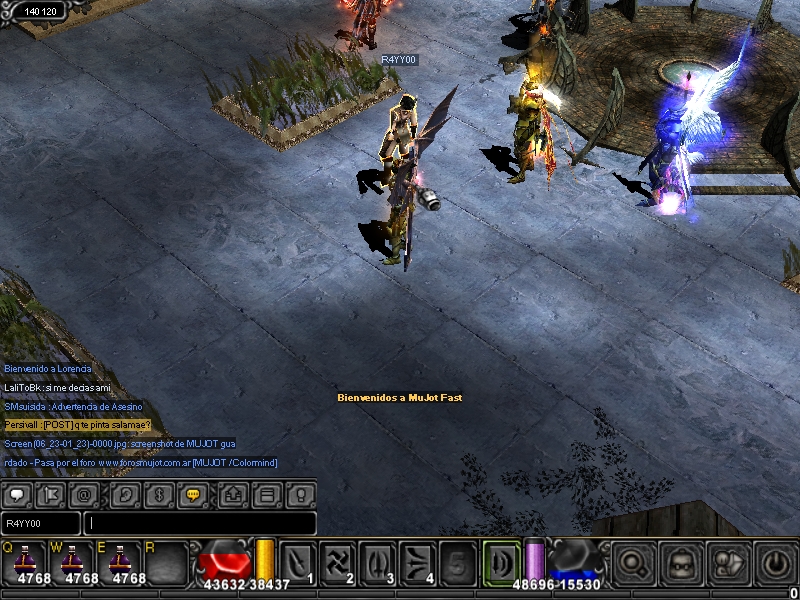This screenshot has width=800, height=600.
Task: Focus the chat message input field
Action: pos(200,523)
